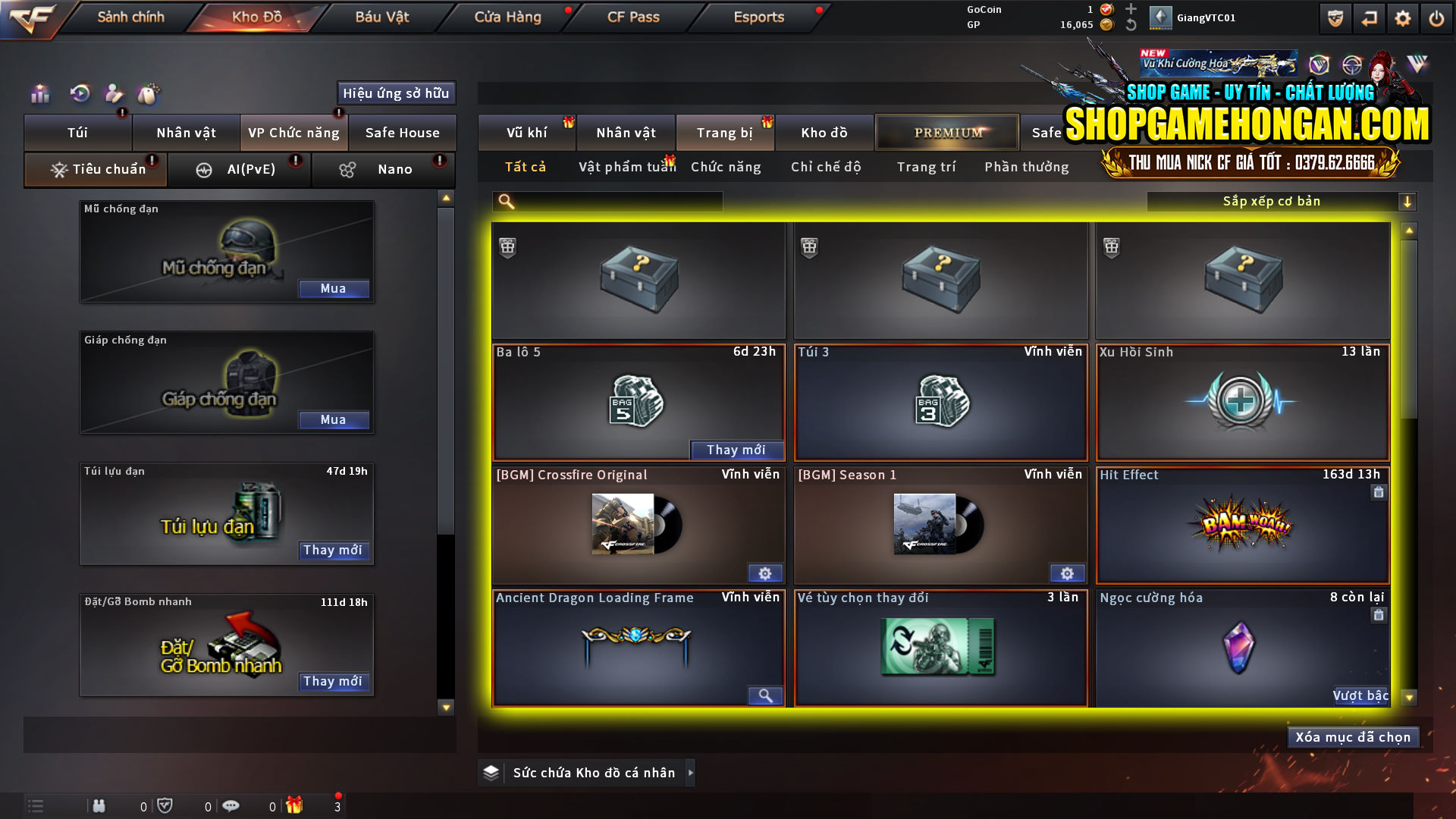The width and height of the screenshot is (1456, 819).
Task: Click Xóa mục đã chọn button
Action: tap(1353, 736)
